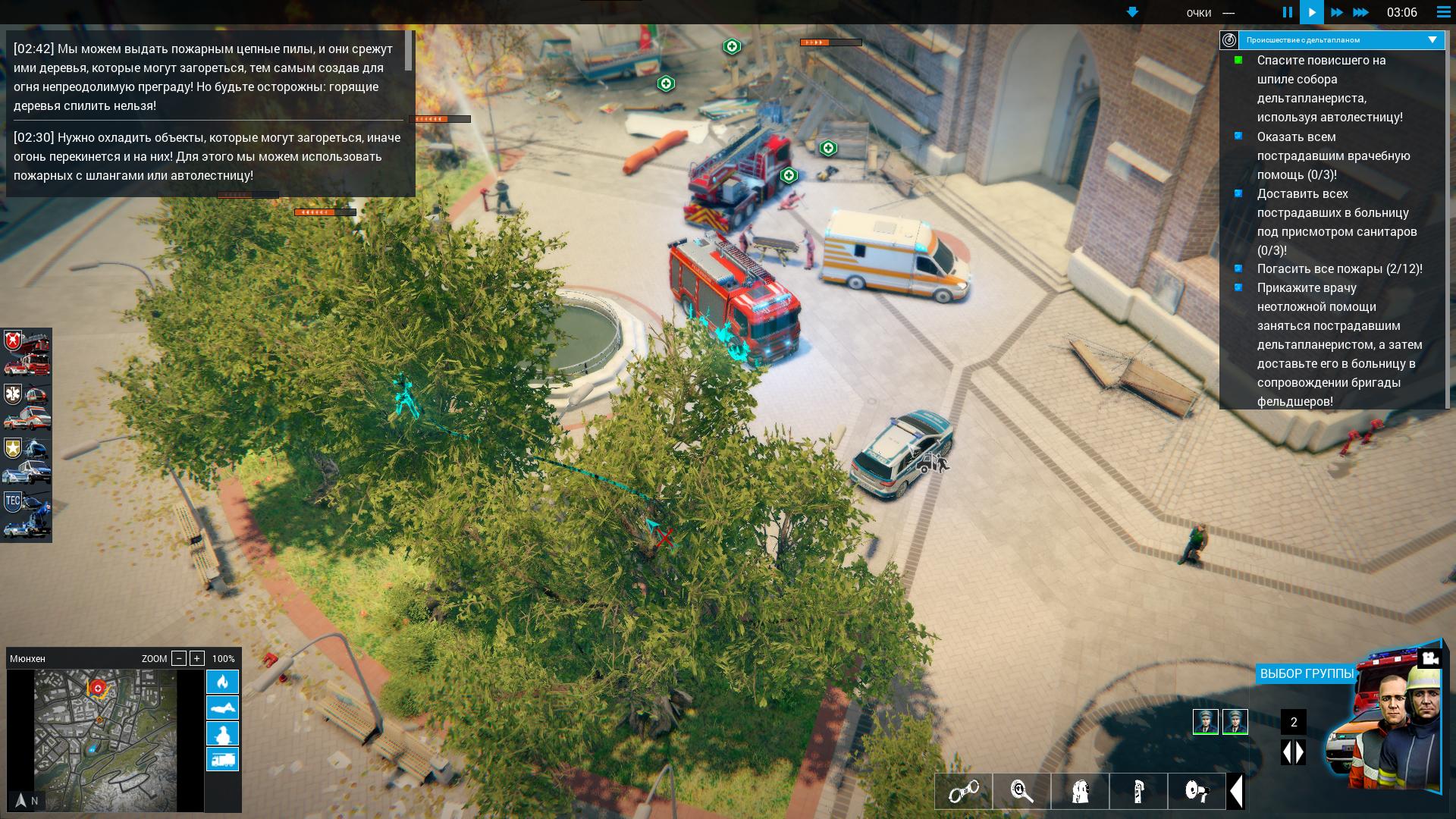
Task: Toggle the fire filter on minimap
Action: [222, 682]
